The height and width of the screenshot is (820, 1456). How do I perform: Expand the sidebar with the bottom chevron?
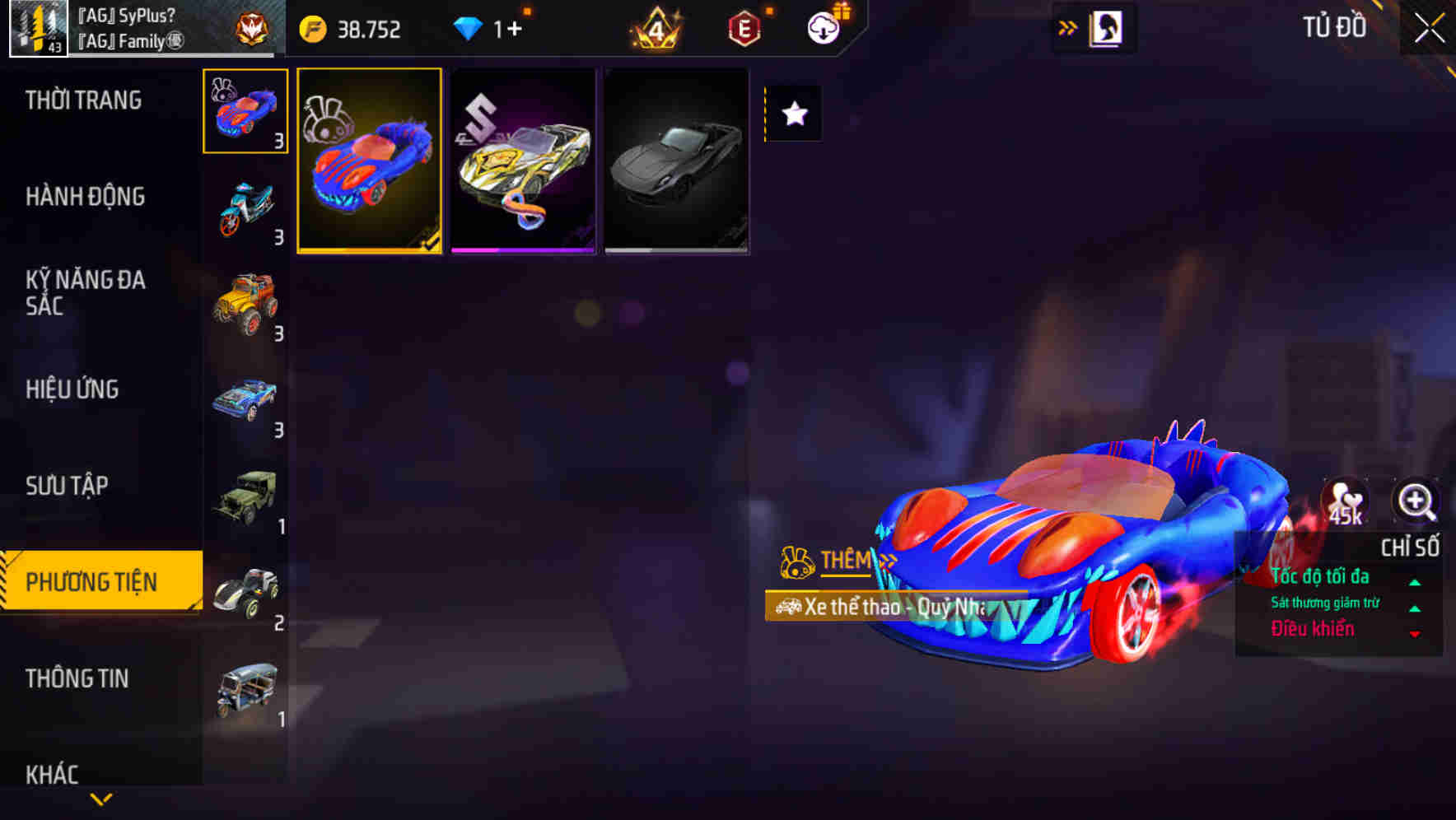click(x=101, y=799)
